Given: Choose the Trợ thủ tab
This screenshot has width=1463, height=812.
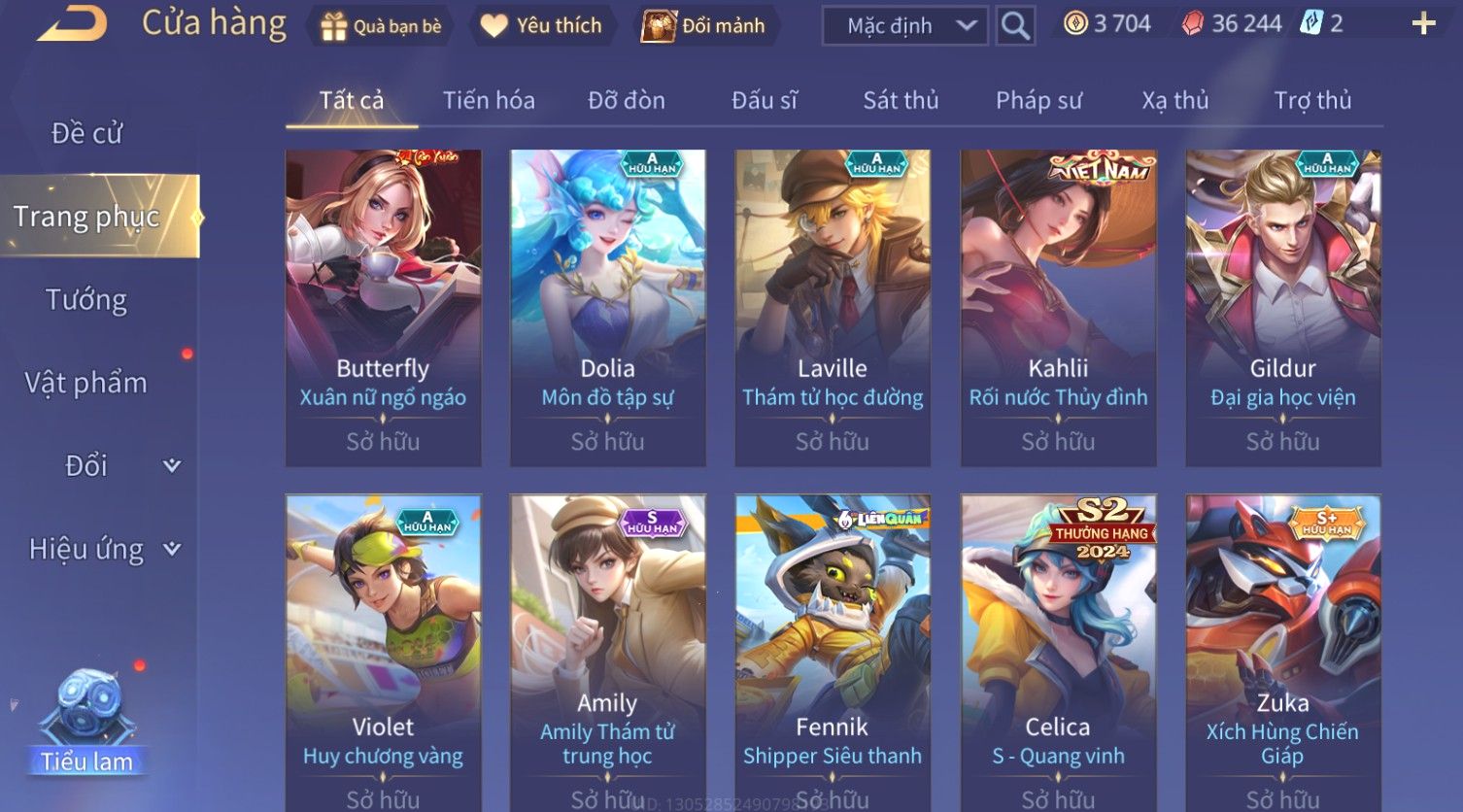Looking at the screenshot, I should click(x=1312, y=100).
